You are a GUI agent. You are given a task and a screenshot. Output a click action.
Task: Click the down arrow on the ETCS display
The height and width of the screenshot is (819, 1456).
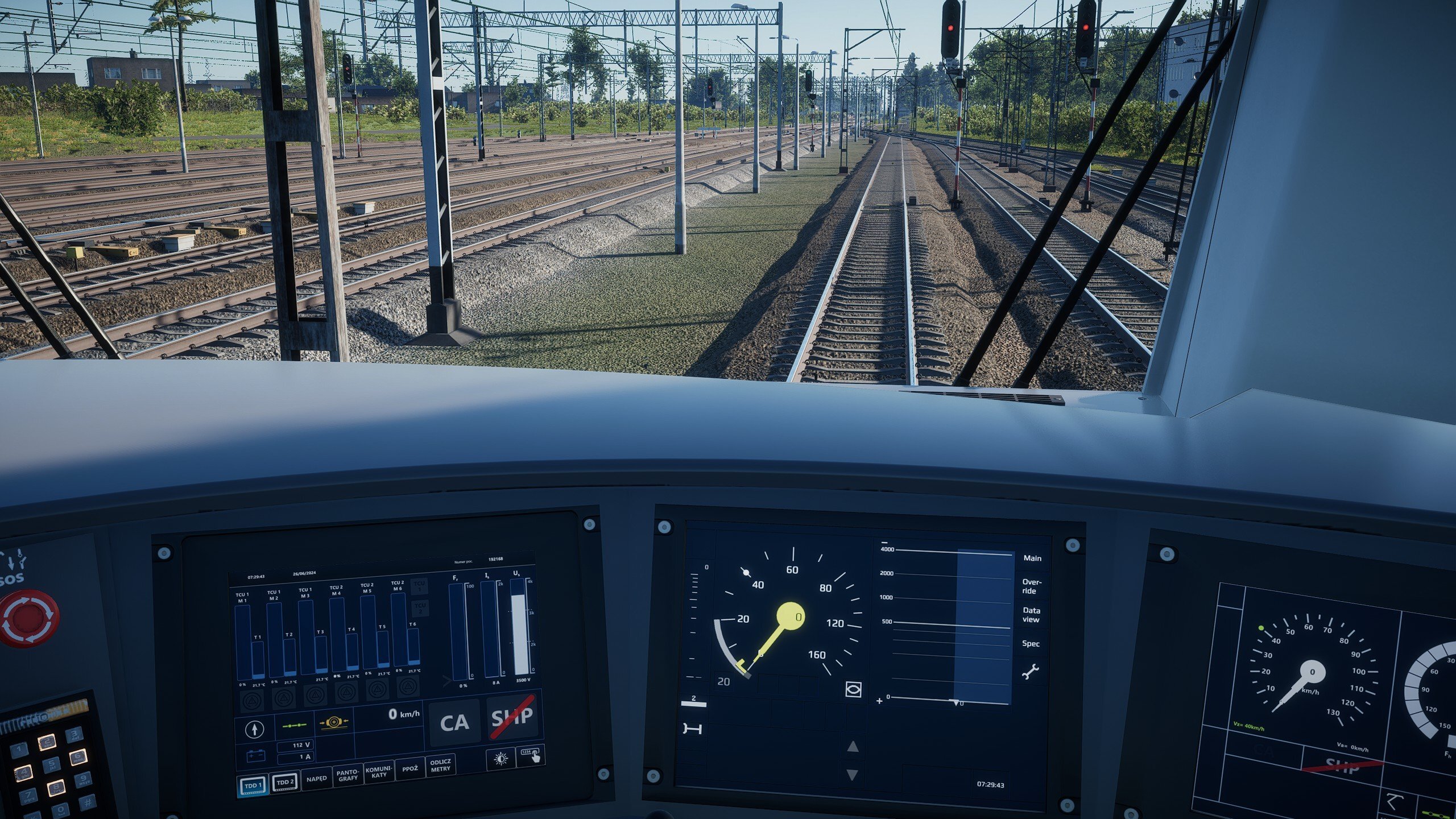(x=852, y=775)
